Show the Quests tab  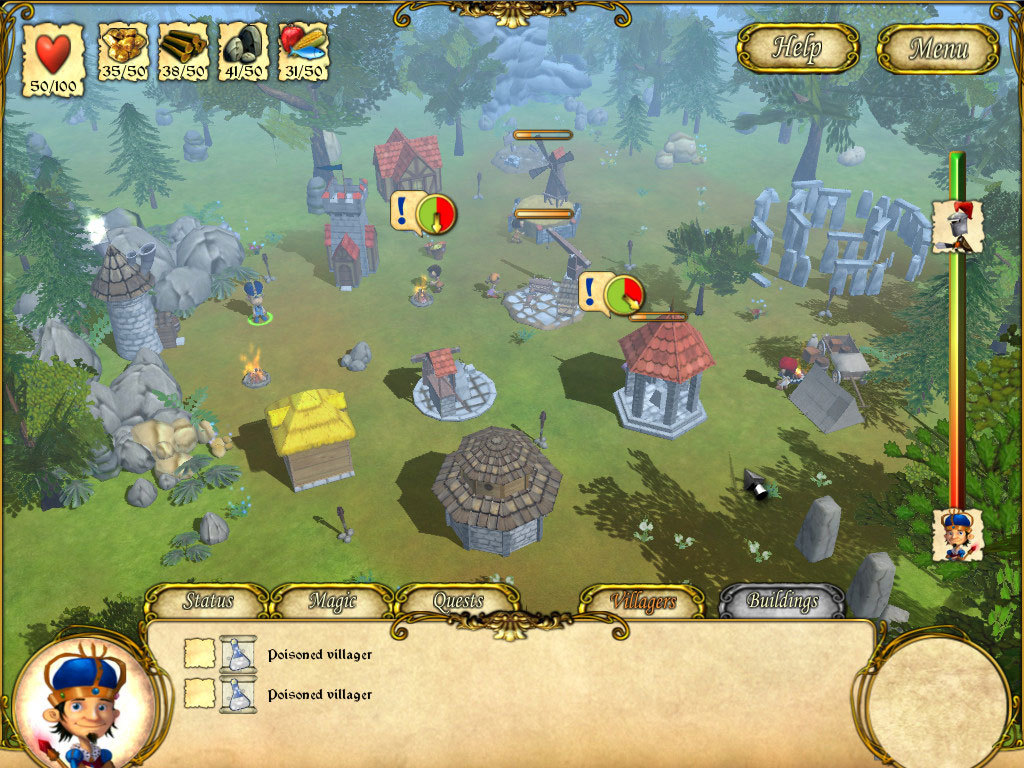click(x=458, y=602)
